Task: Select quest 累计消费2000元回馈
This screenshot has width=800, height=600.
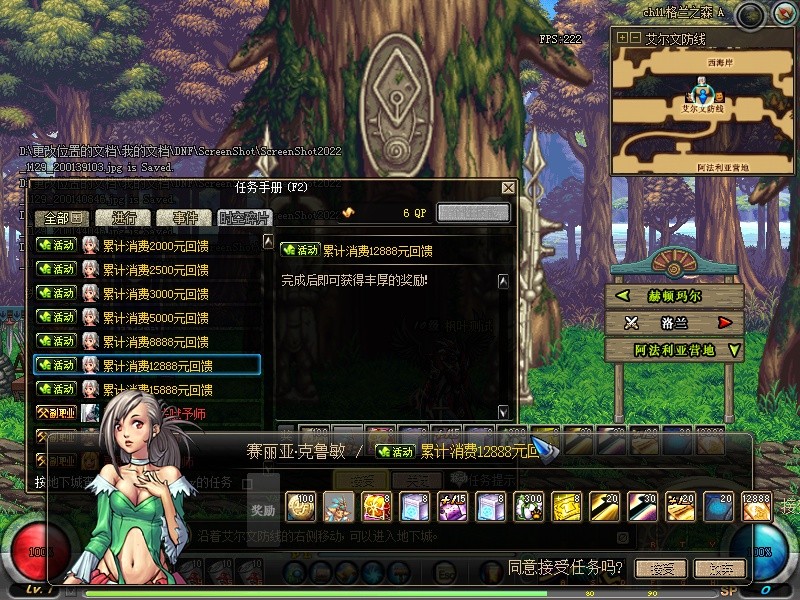Action: coord(155,245)
